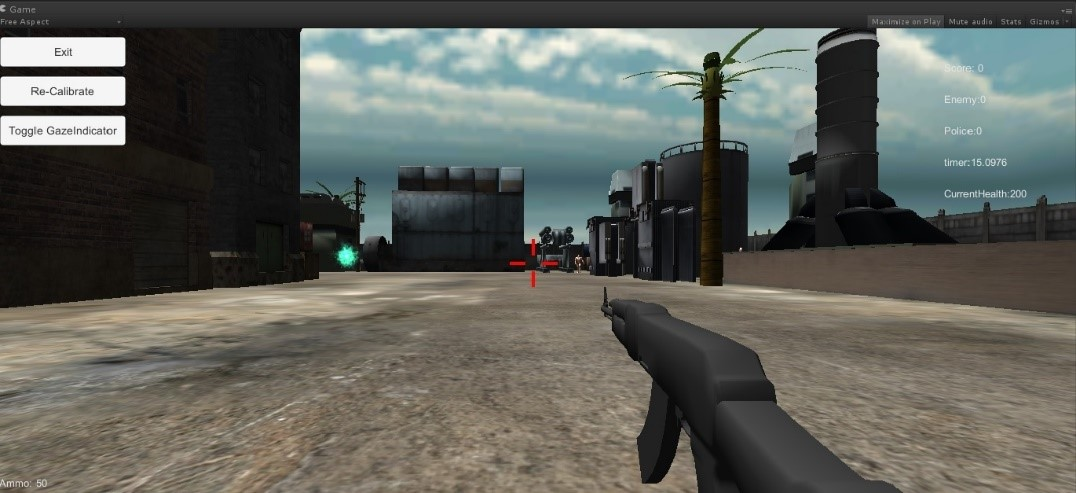Open the Gizmos dropdown
The width and height of the screenshot is (1076, 493).
click(1046, 21)
